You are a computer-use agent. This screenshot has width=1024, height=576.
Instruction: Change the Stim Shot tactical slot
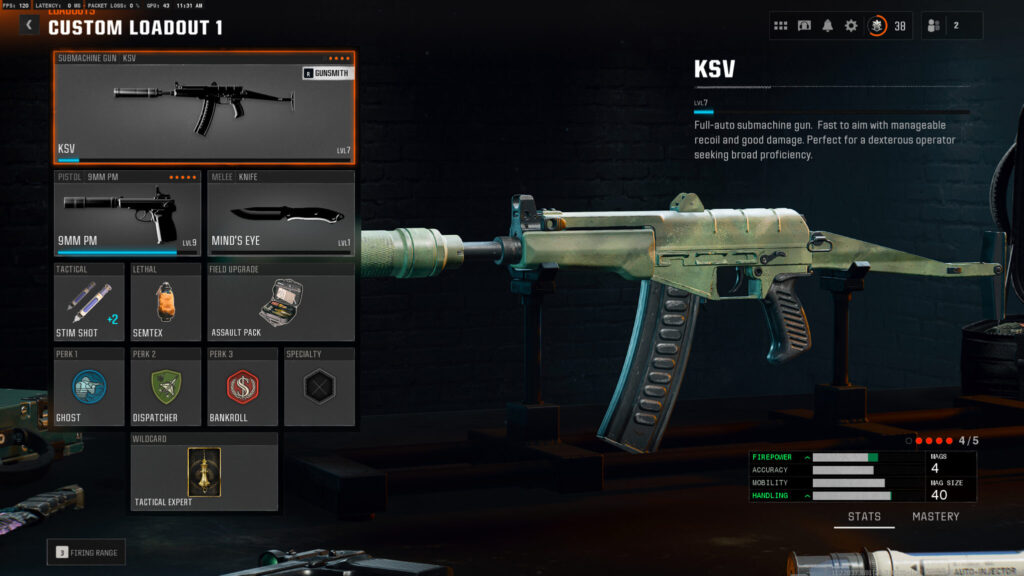[90, 302]
